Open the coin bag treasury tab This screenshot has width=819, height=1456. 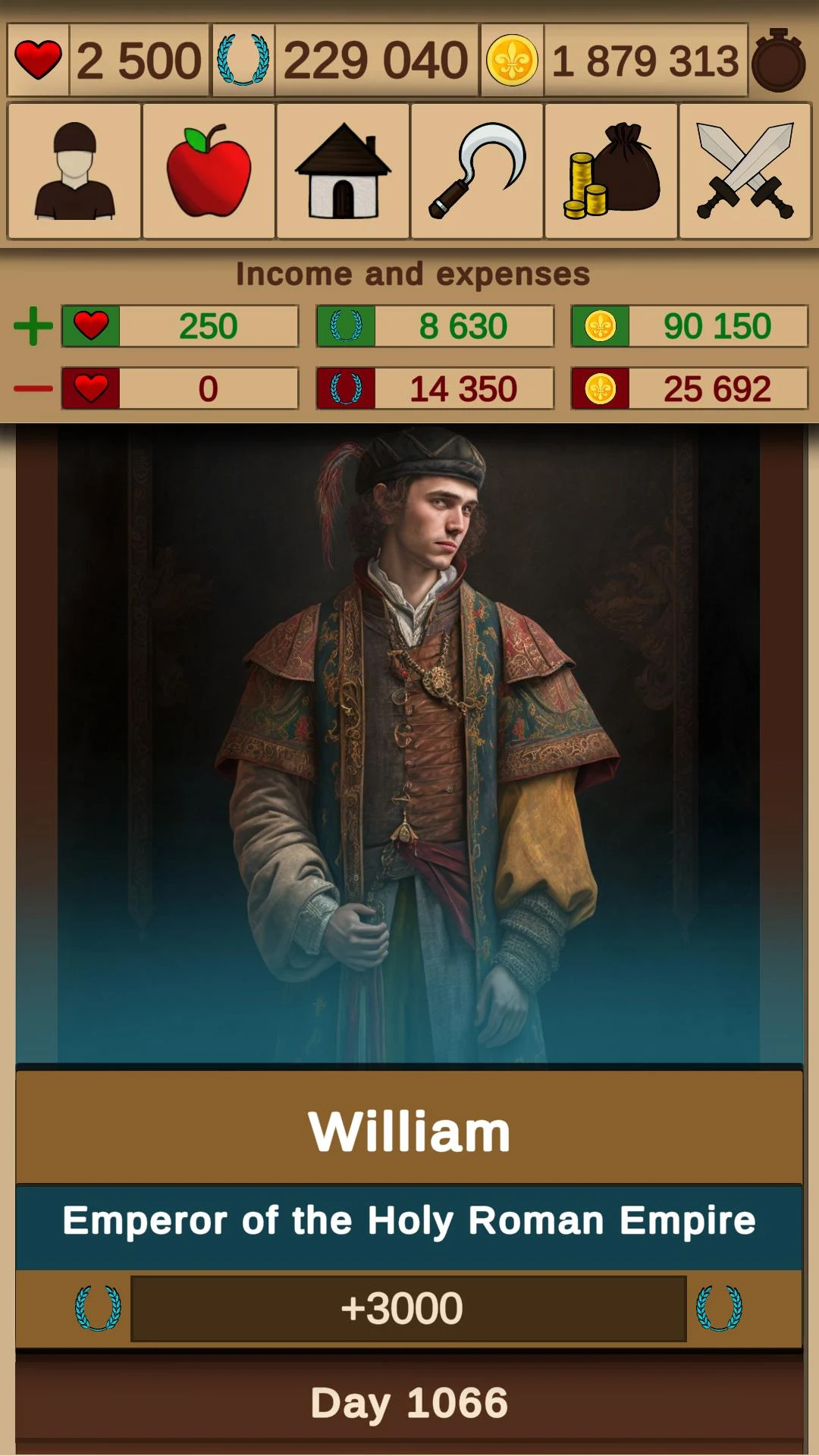click(611, 171)
